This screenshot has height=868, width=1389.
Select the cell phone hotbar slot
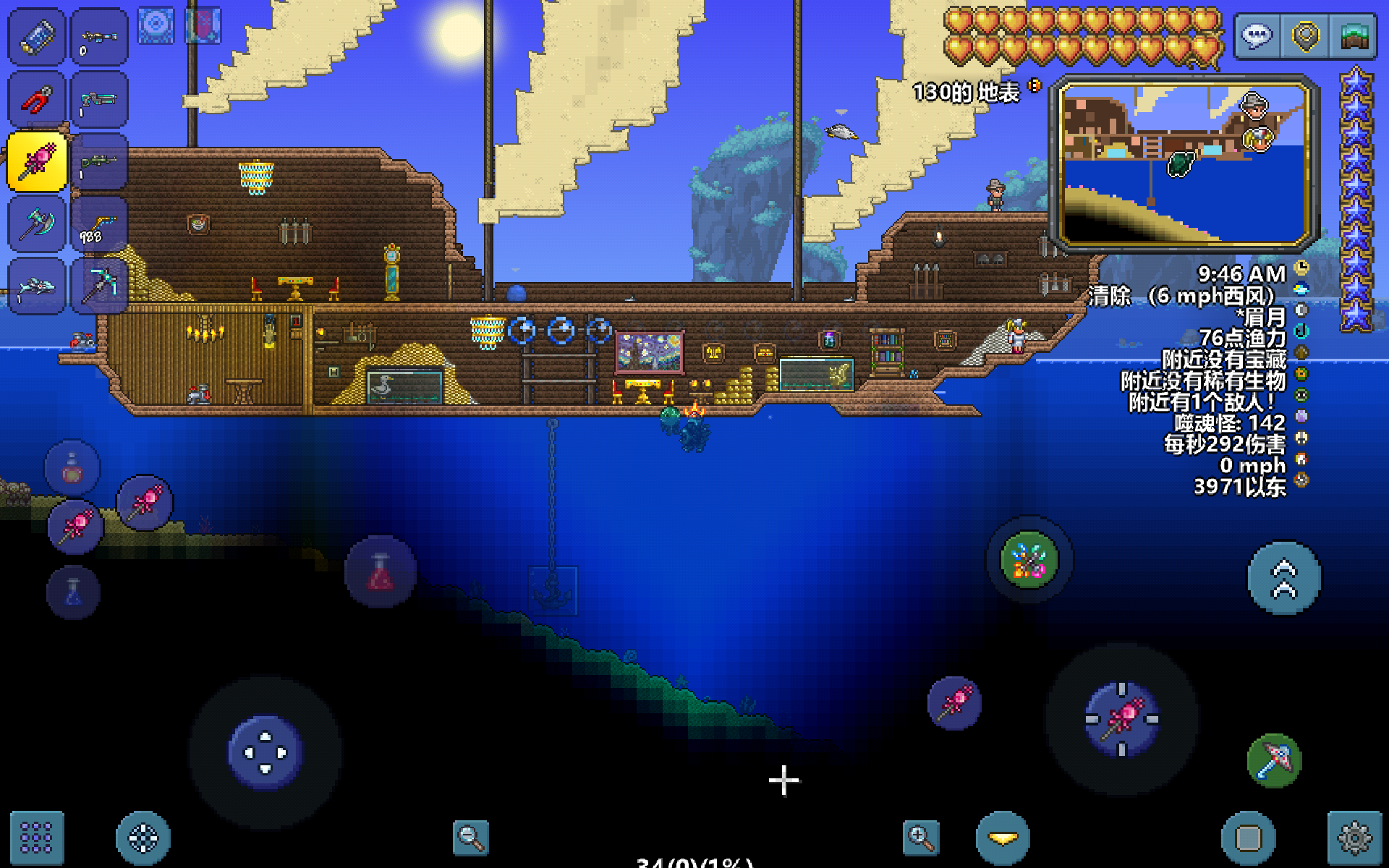36,36
